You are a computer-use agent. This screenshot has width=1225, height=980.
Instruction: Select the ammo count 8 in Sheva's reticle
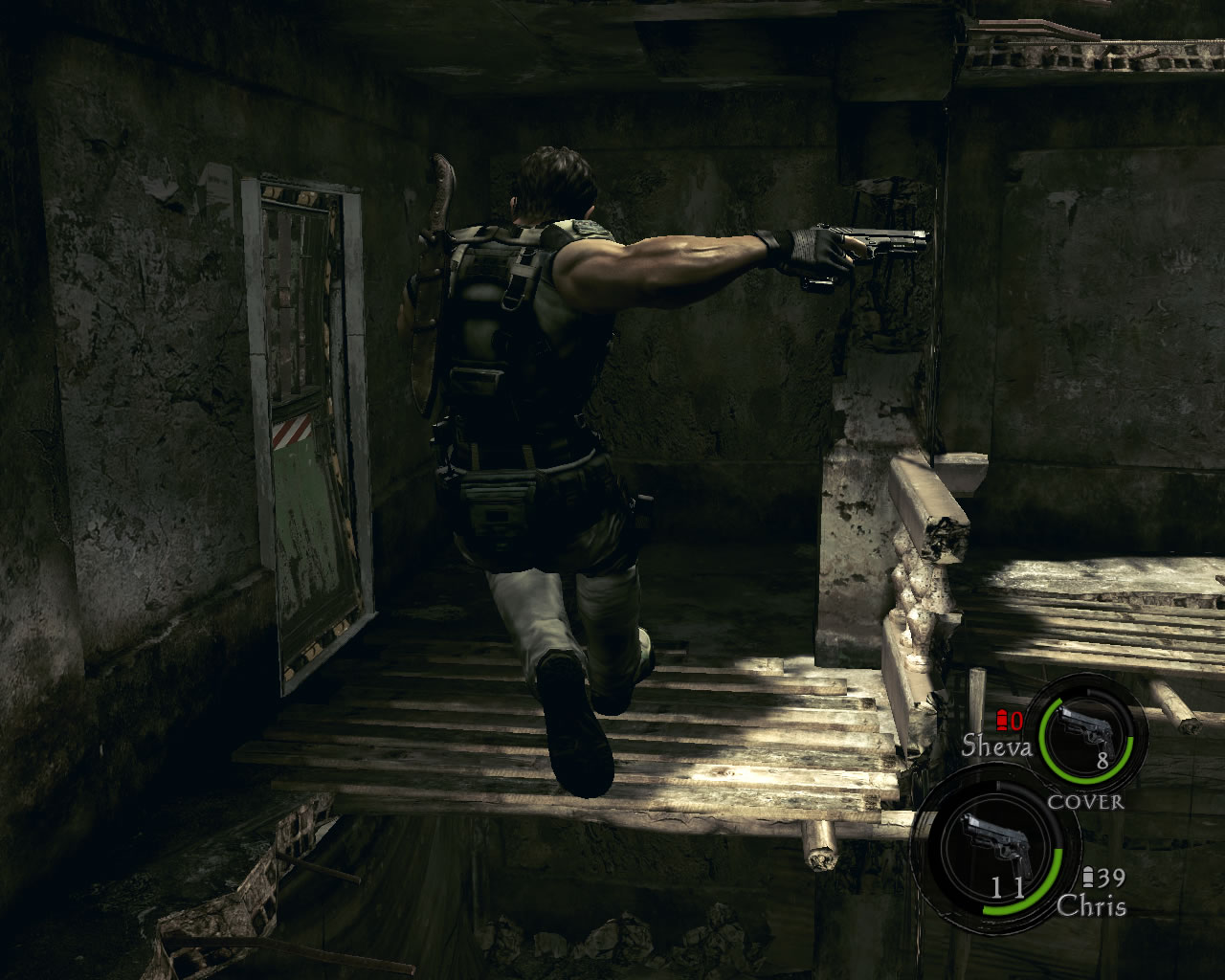(1104, 759)
